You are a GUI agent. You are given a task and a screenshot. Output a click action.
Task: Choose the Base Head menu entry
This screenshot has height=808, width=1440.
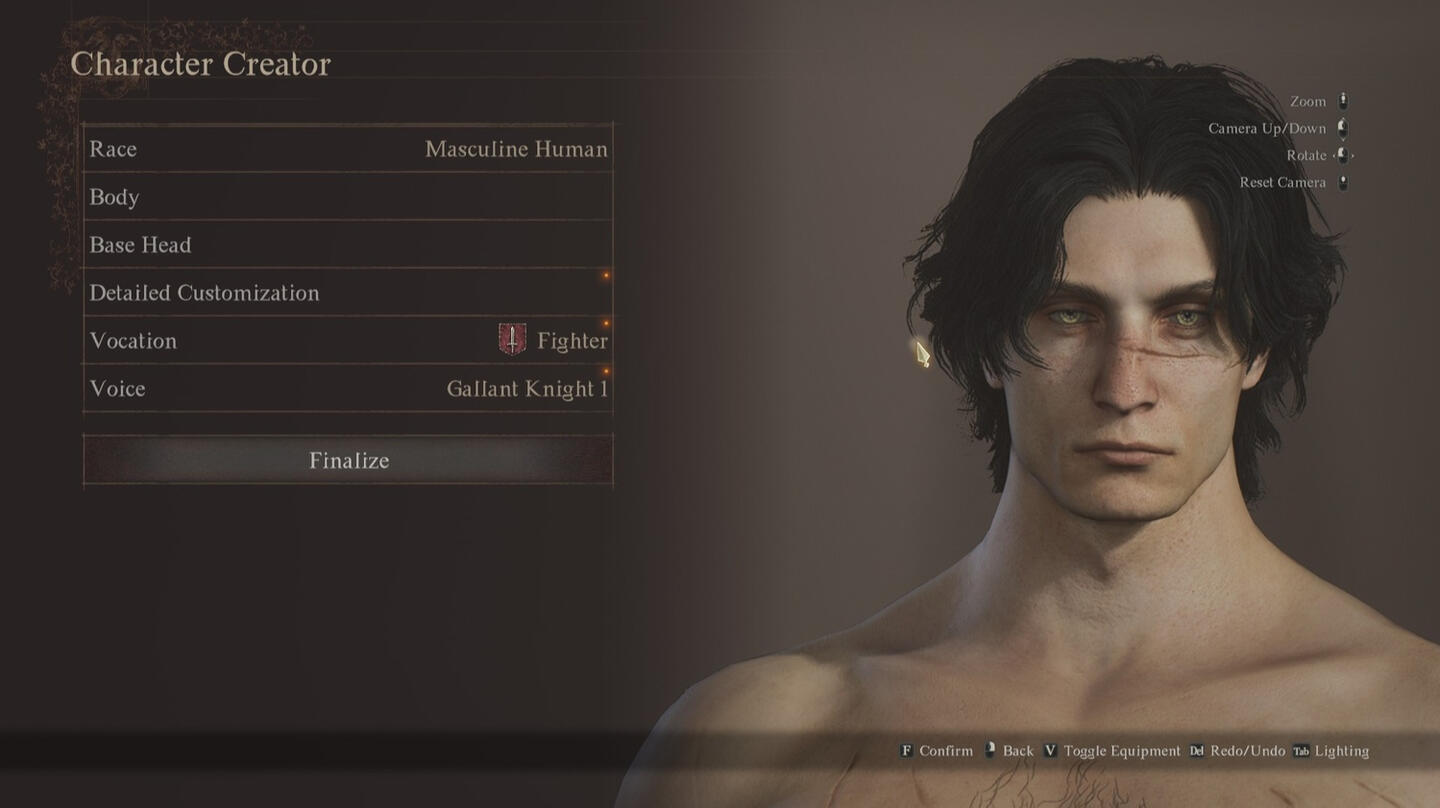348,245
